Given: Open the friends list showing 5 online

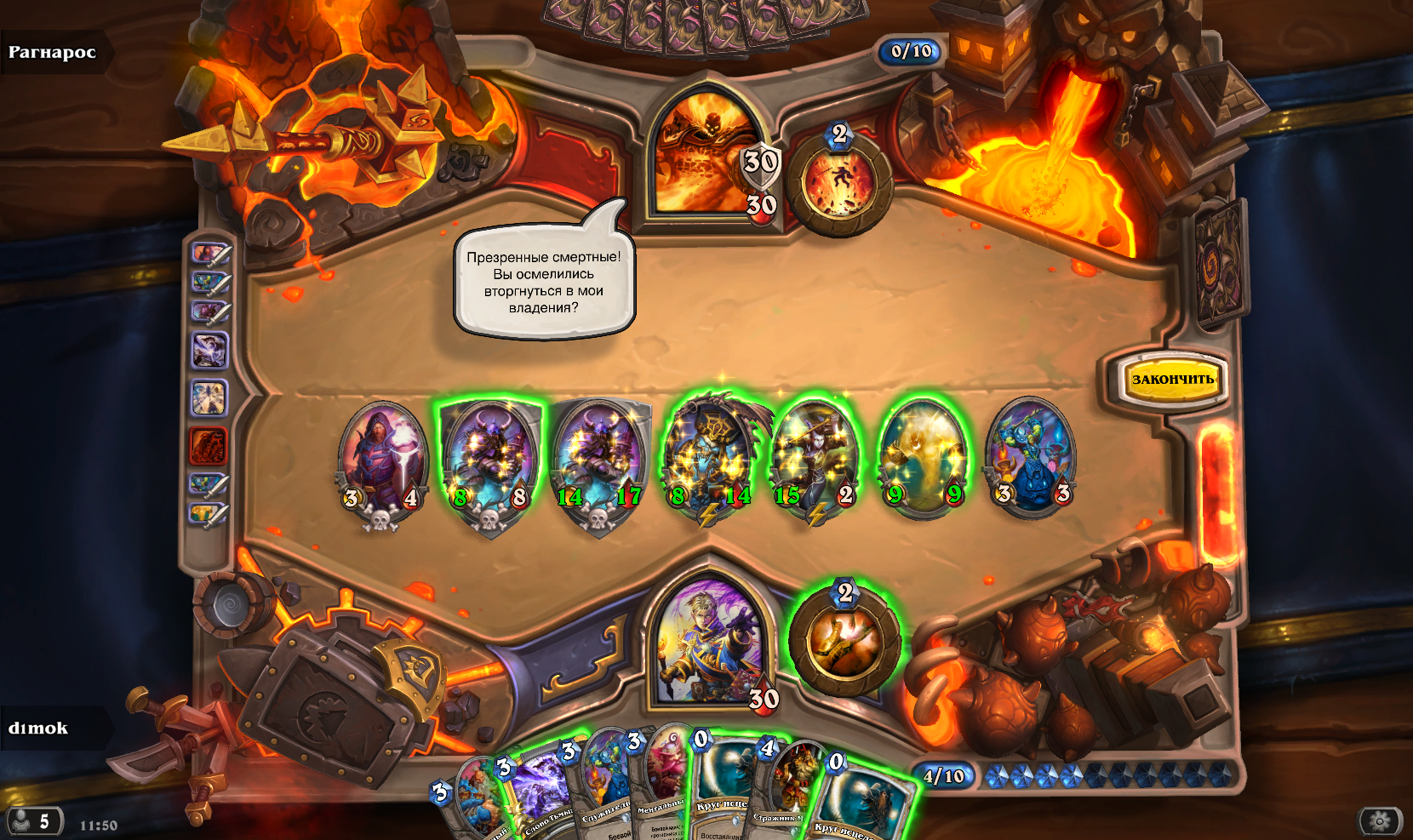Looking at the screenshot, I should click(x=32, y=821).
